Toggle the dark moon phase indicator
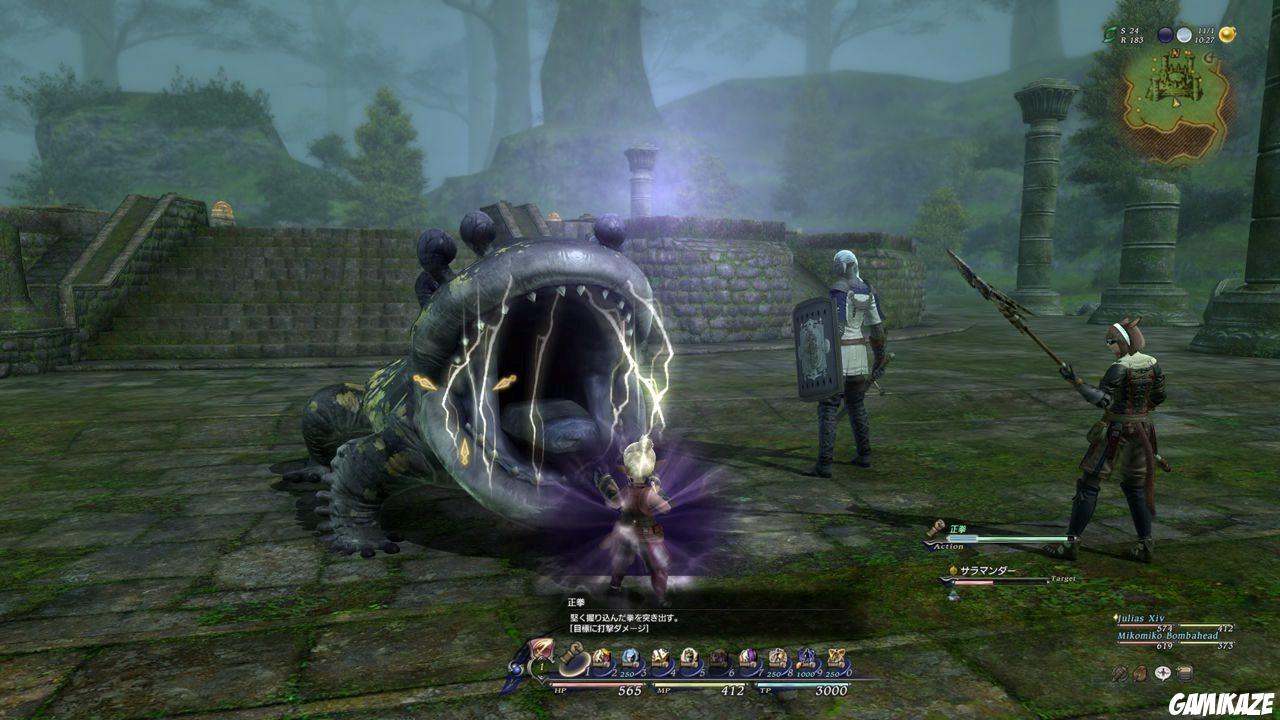This screenshot has height=720, width=1280. click(1167, 34)
